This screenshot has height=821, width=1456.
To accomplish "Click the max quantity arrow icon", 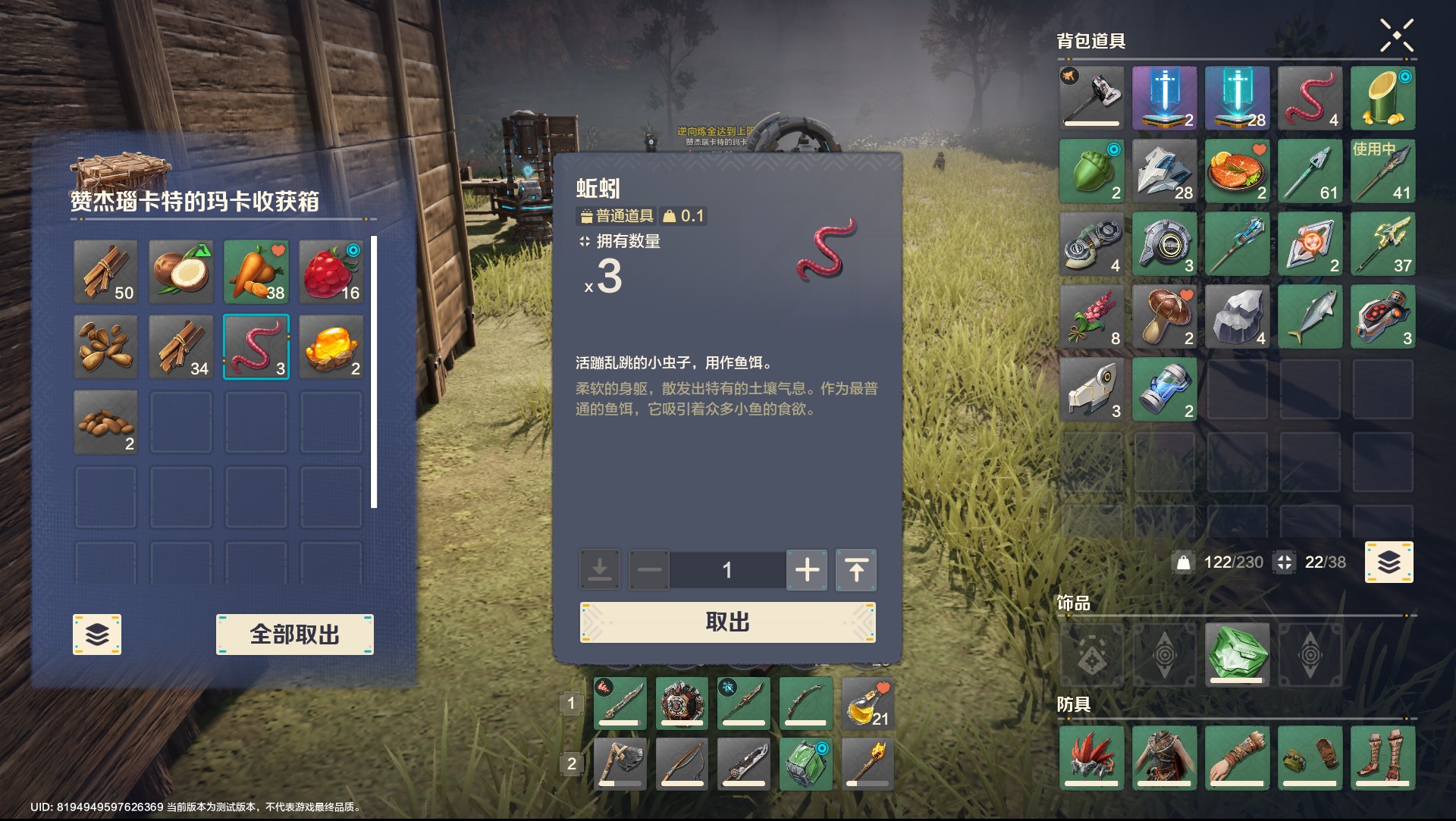I will click(855, 570).
